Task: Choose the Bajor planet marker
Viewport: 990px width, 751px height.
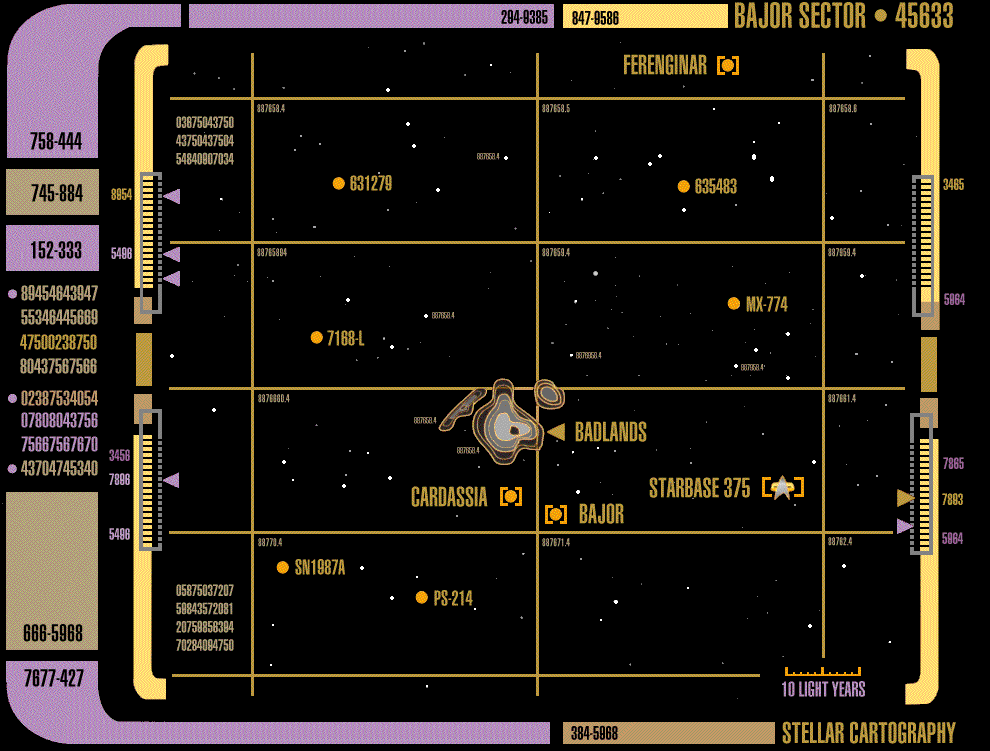Action: coord(556,514)
